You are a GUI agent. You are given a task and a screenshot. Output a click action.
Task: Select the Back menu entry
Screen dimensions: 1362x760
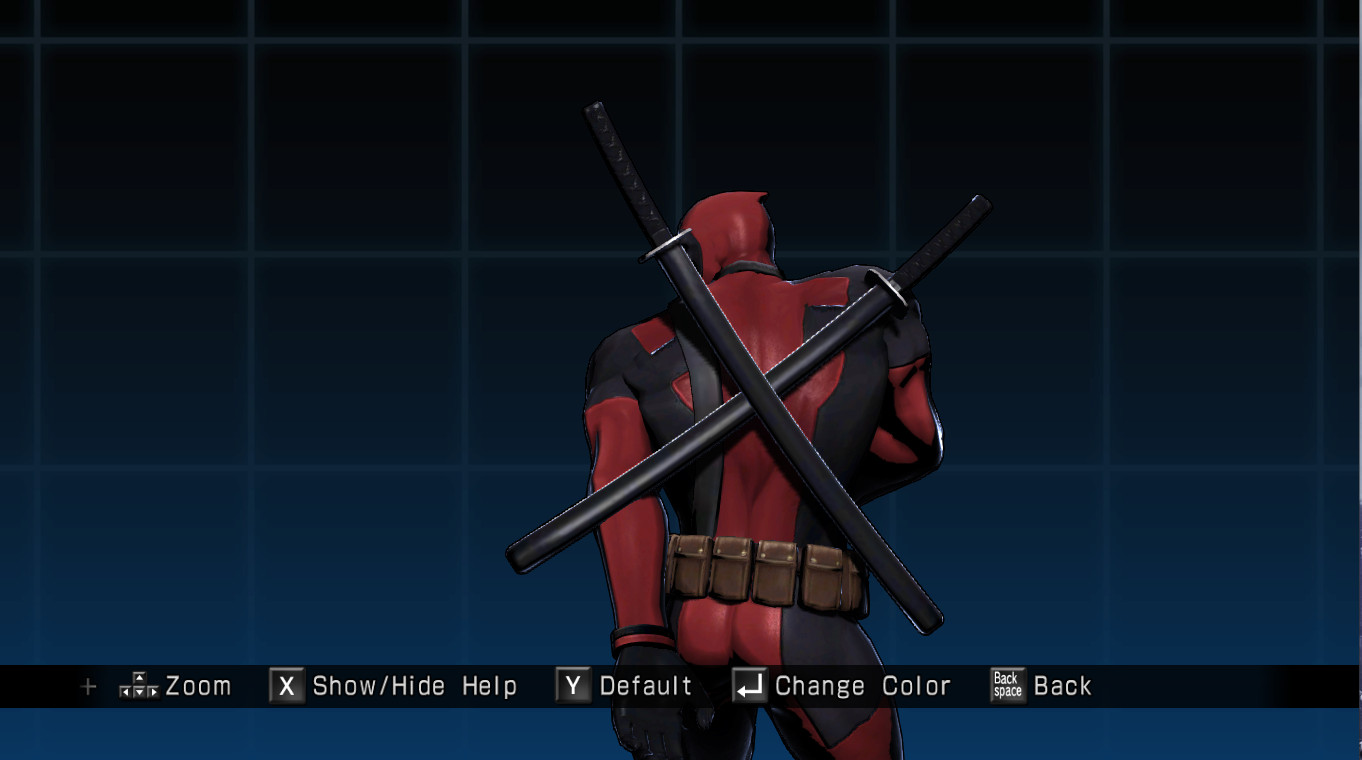click(1064, 686)
